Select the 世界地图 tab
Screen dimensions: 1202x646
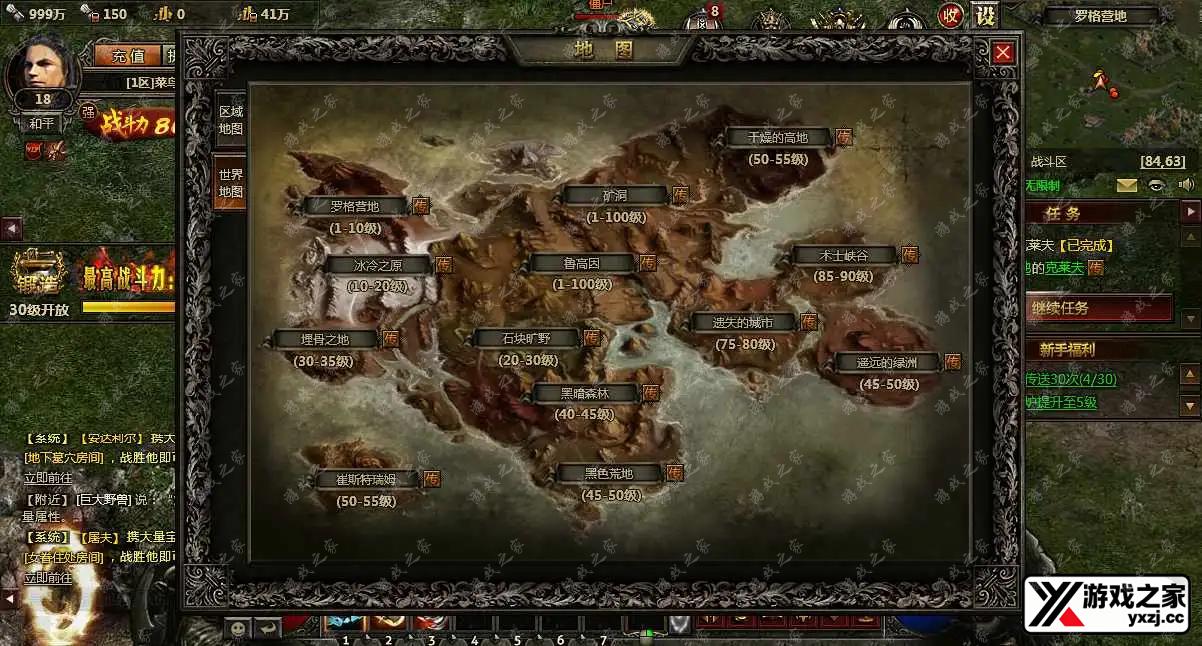(230, 182)
